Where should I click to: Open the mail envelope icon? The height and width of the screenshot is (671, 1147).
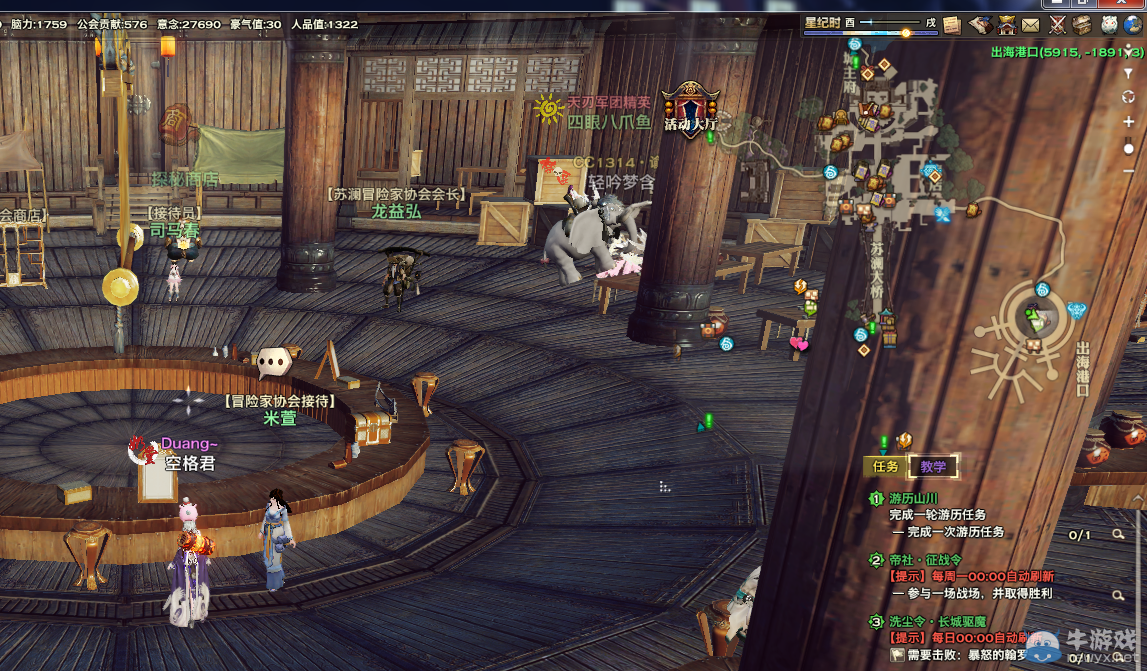[1030, 25]
